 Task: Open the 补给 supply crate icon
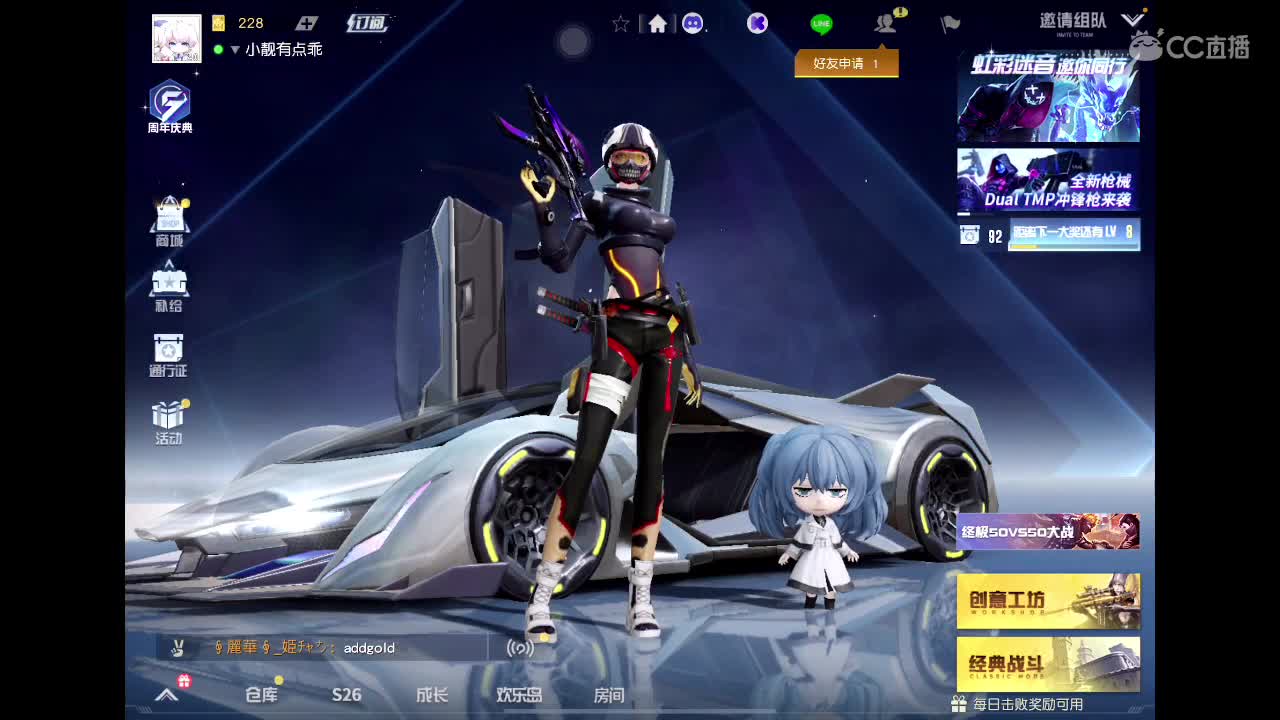[x=168, y=283]
